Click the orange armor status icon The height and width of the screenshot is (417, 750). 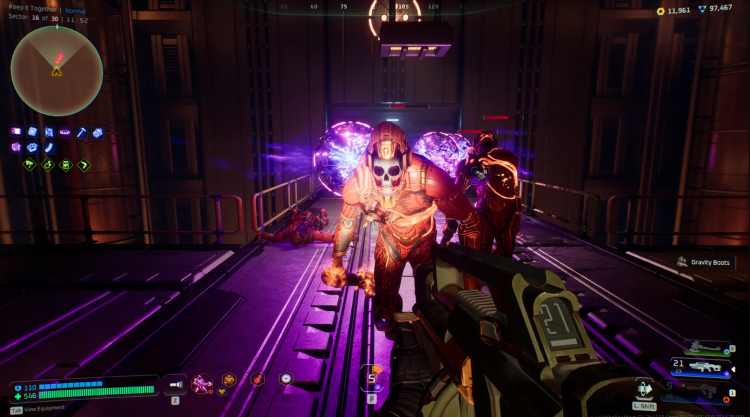coord(230,380)
